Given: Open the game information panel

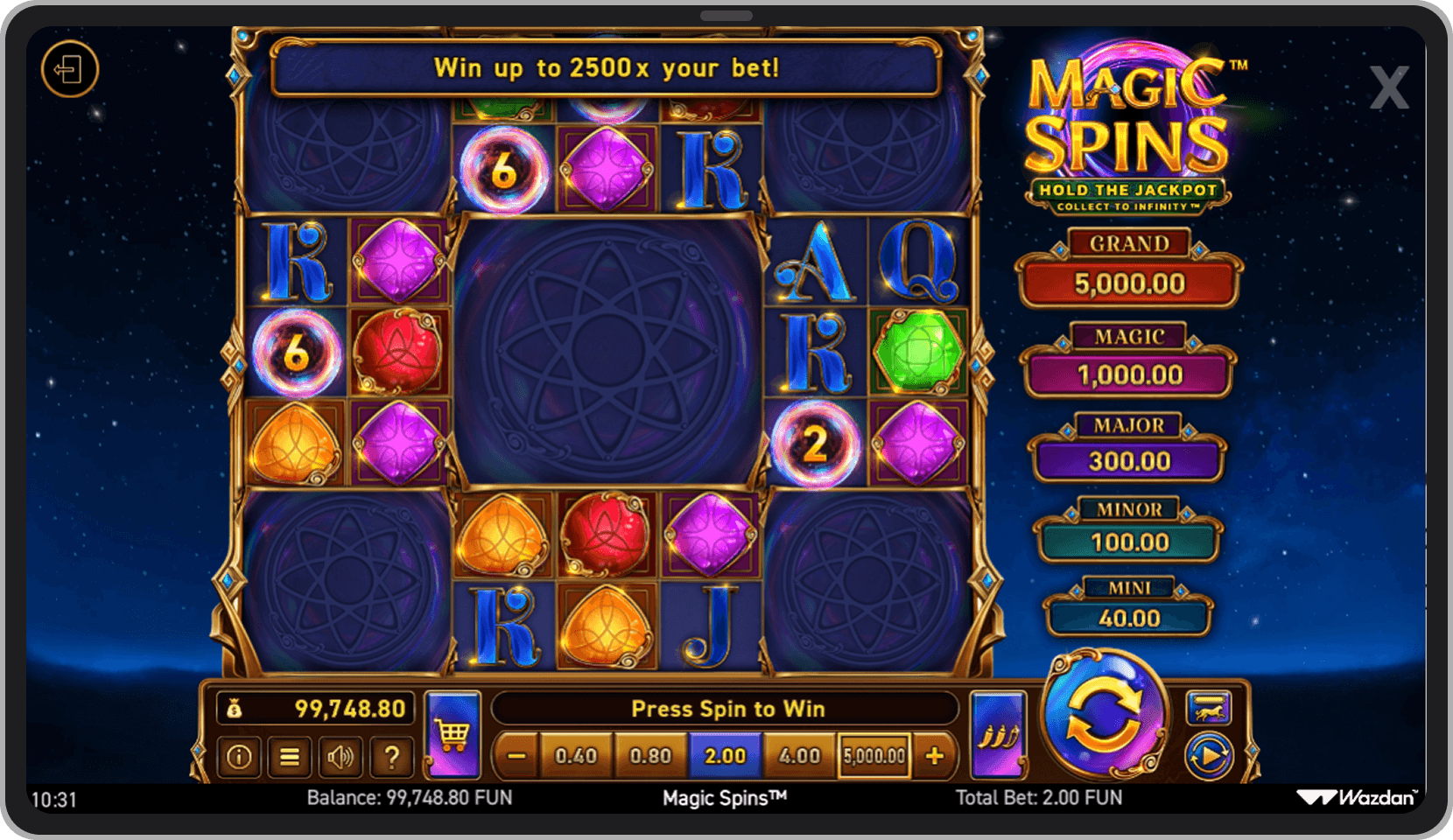Looking at the screenshot, I should (237, 758).
